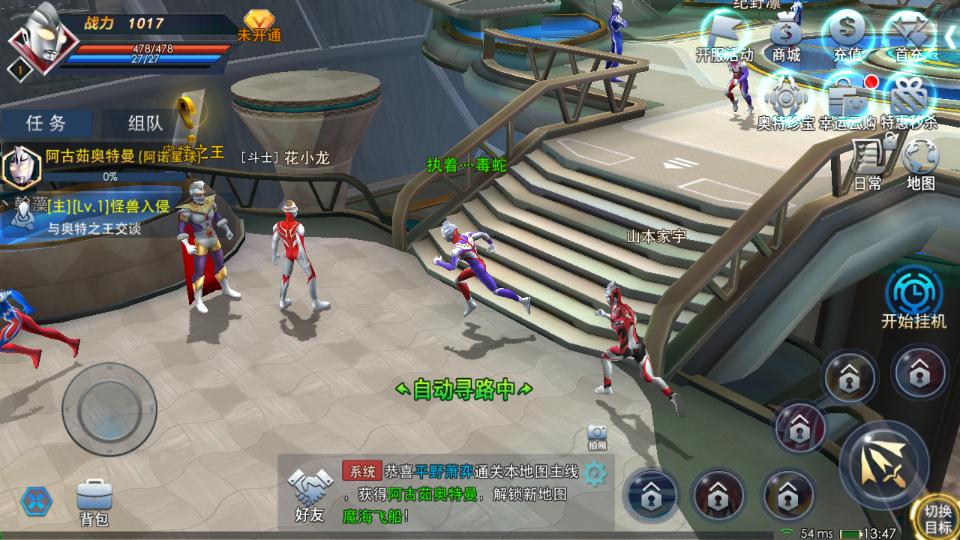Switch to the 组队 team tab
Viewport: 960px width, 540px height.
146,123
